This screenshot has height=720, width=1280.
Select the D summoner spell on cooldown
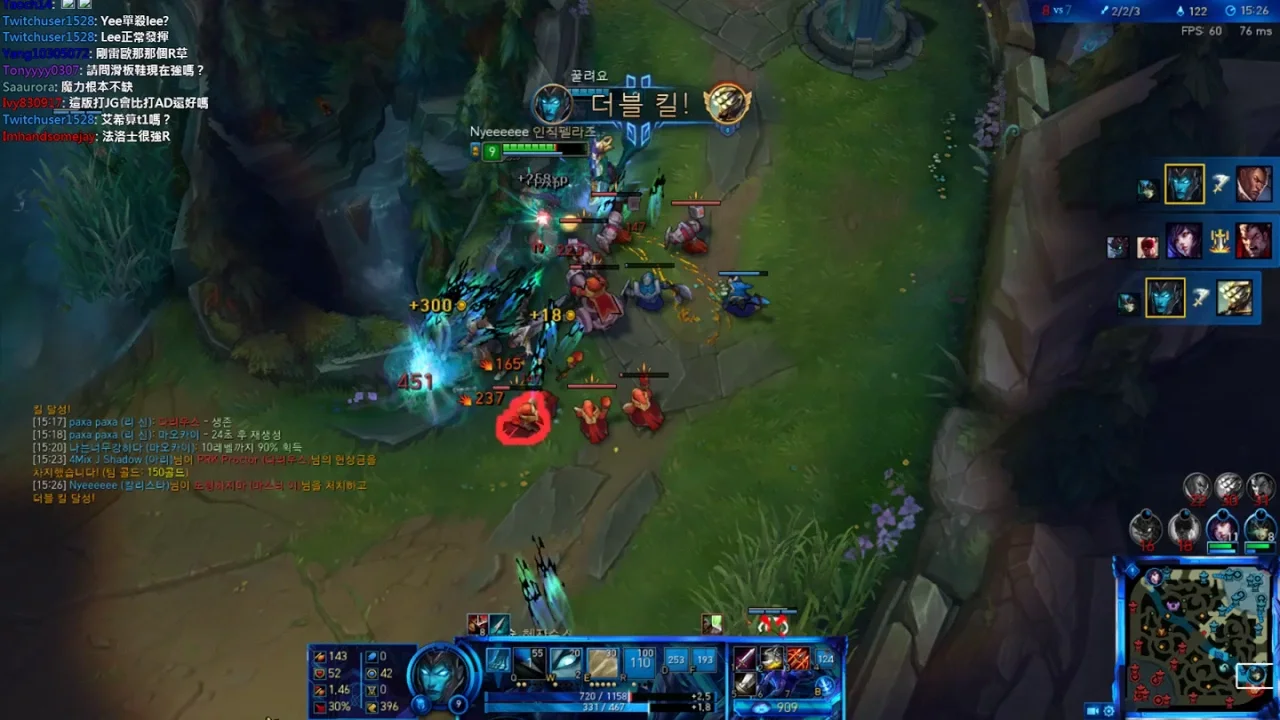pos(676,660)
